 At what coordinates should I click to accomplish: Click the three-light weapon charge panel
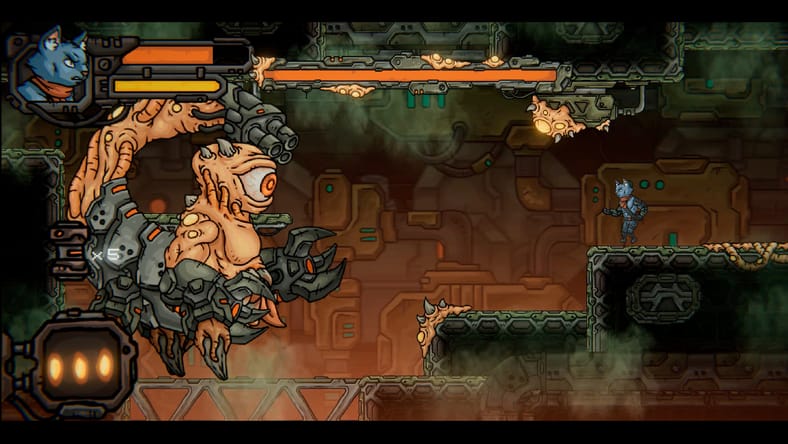tap(79, 365)
